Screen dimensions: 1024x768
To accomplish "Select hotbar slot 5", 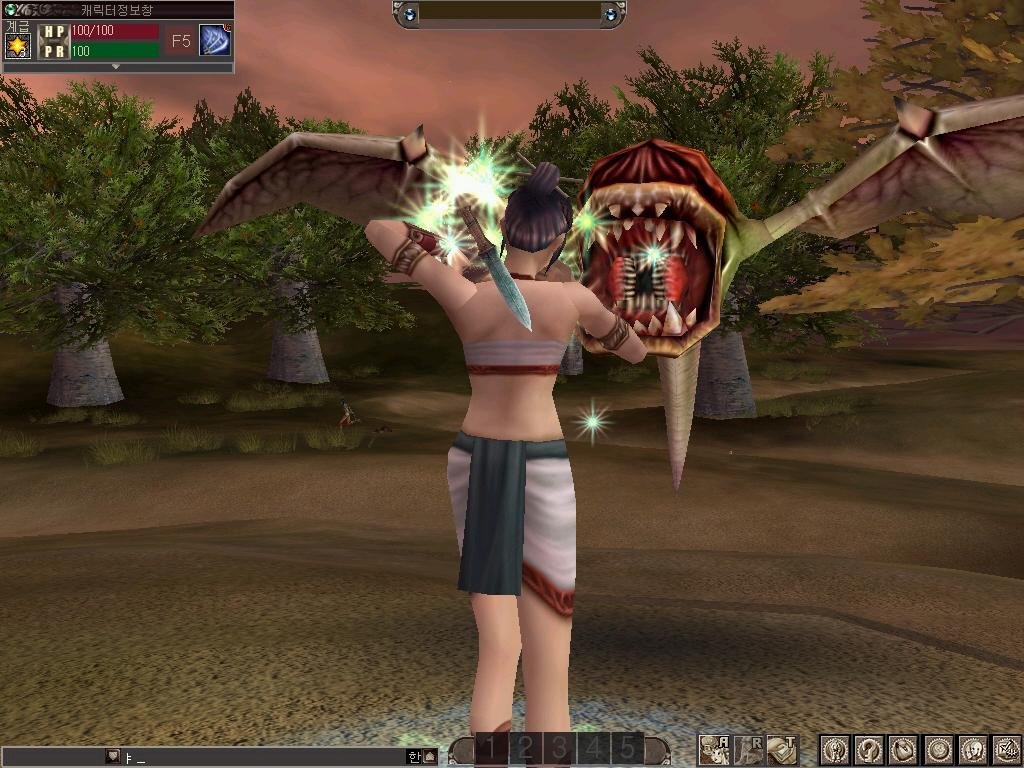I will click(x=627, y=749).
